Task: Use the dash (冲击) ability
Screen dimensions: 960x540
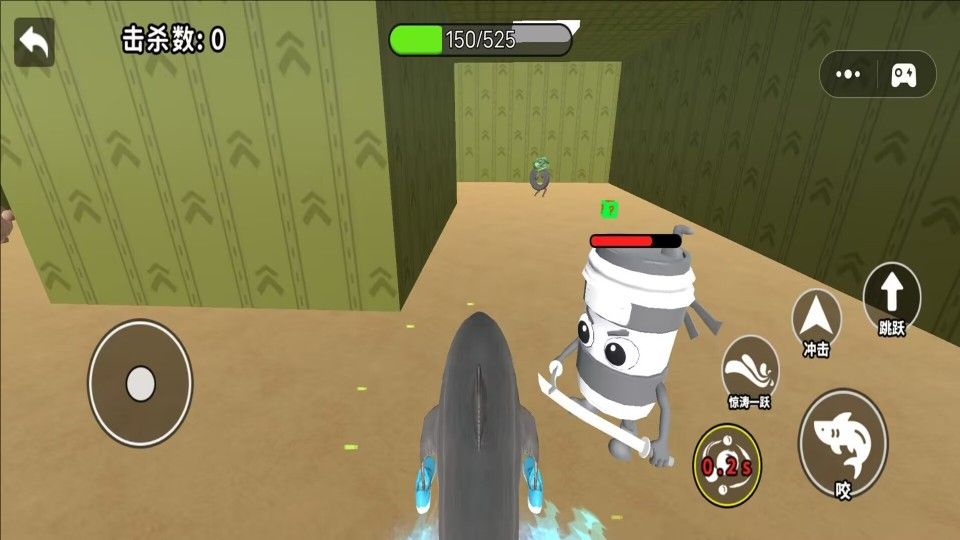Action: coord(816,319)
